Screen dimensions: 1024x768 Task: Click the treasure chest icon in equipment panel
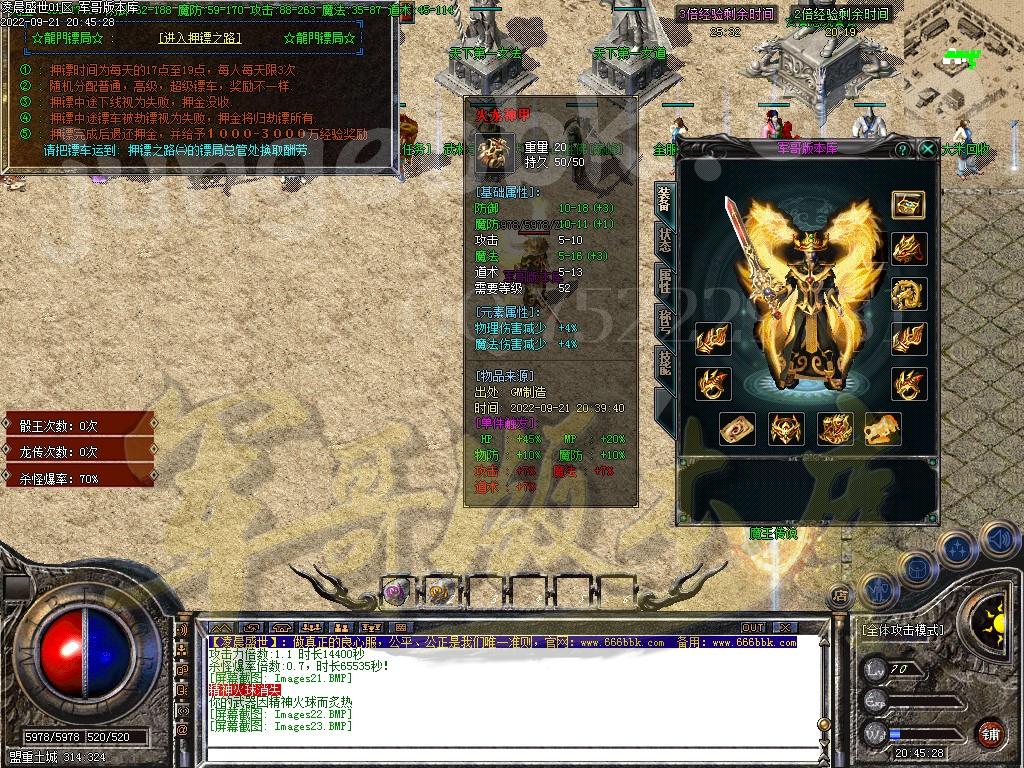click(x=908, y=204)
